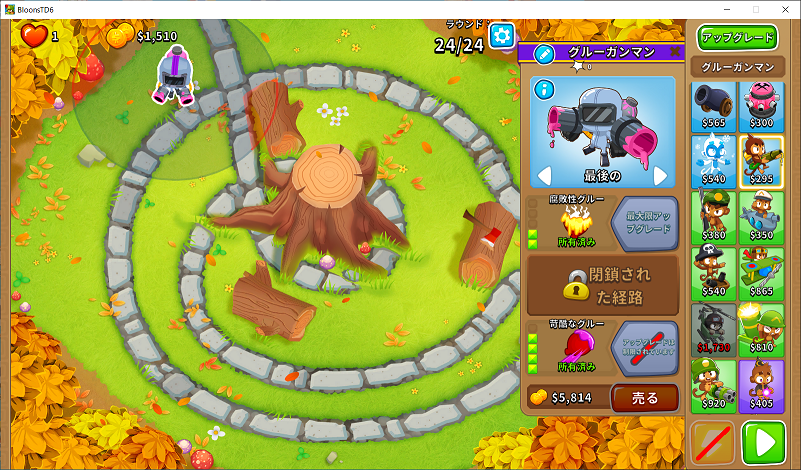Pick the Monkey Buccaneer pirate for $540
The image size is (801, 470).
point(714,273)
